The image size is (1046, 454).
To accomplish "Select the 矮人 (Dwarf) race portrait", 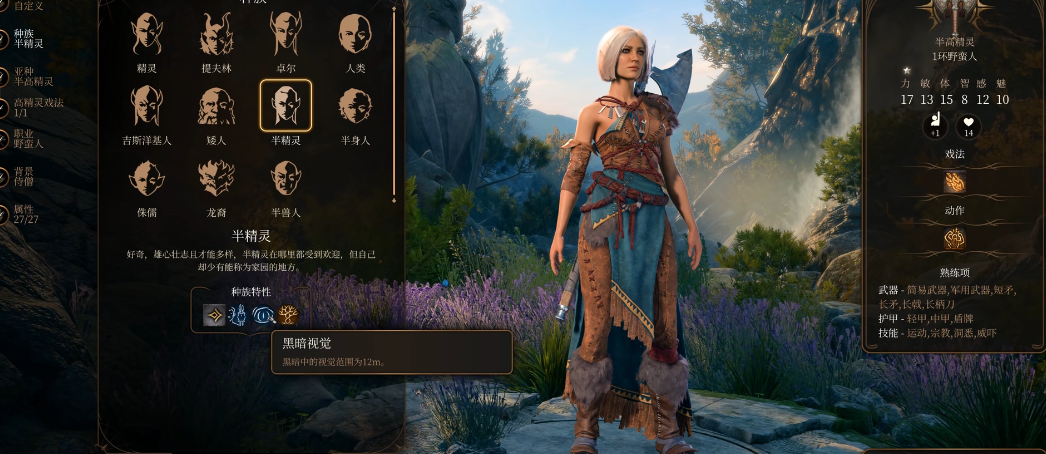I will click(216, 106).
